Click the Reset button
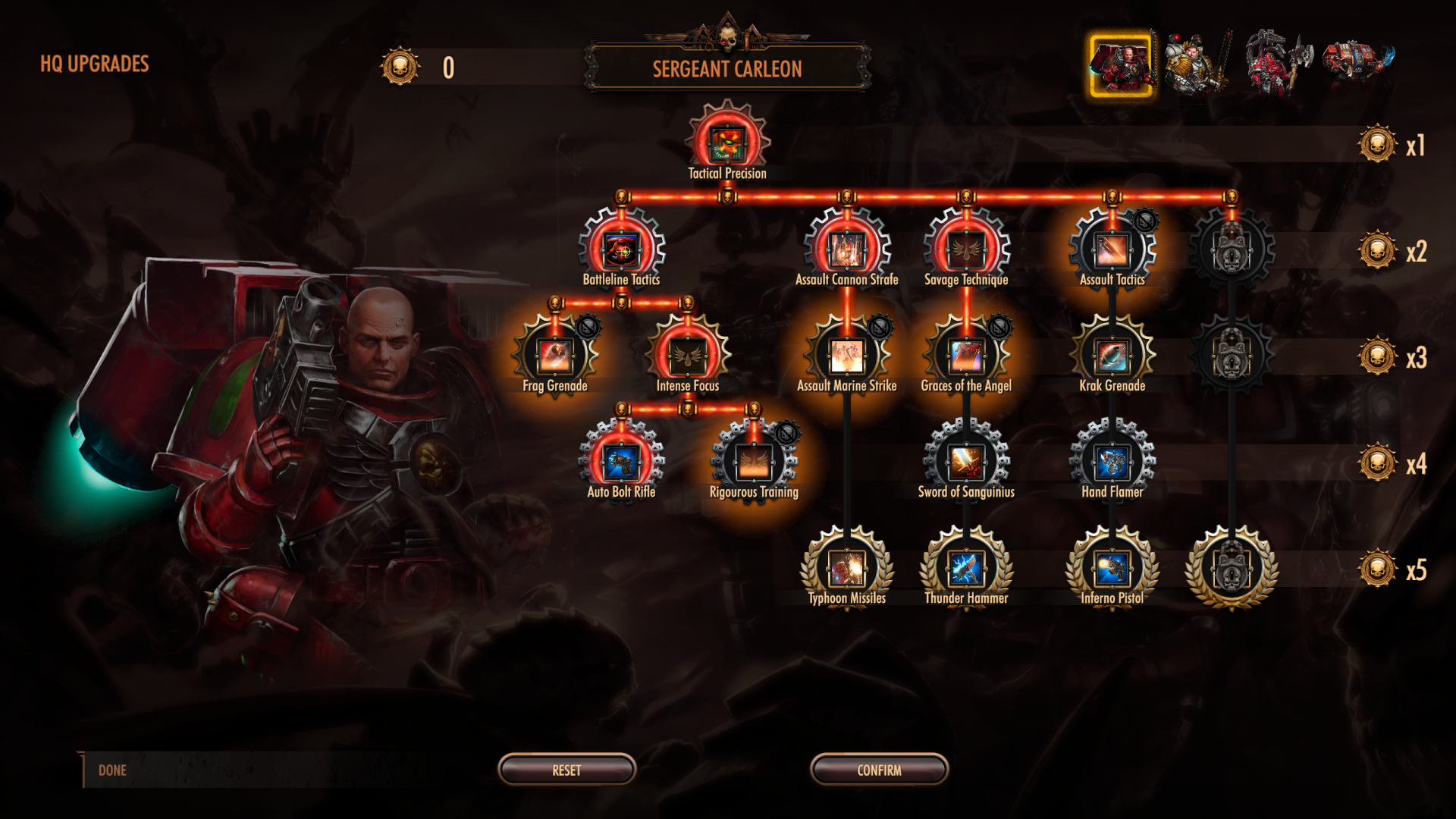Screen dimensions: 1456x819 point(566,770)
